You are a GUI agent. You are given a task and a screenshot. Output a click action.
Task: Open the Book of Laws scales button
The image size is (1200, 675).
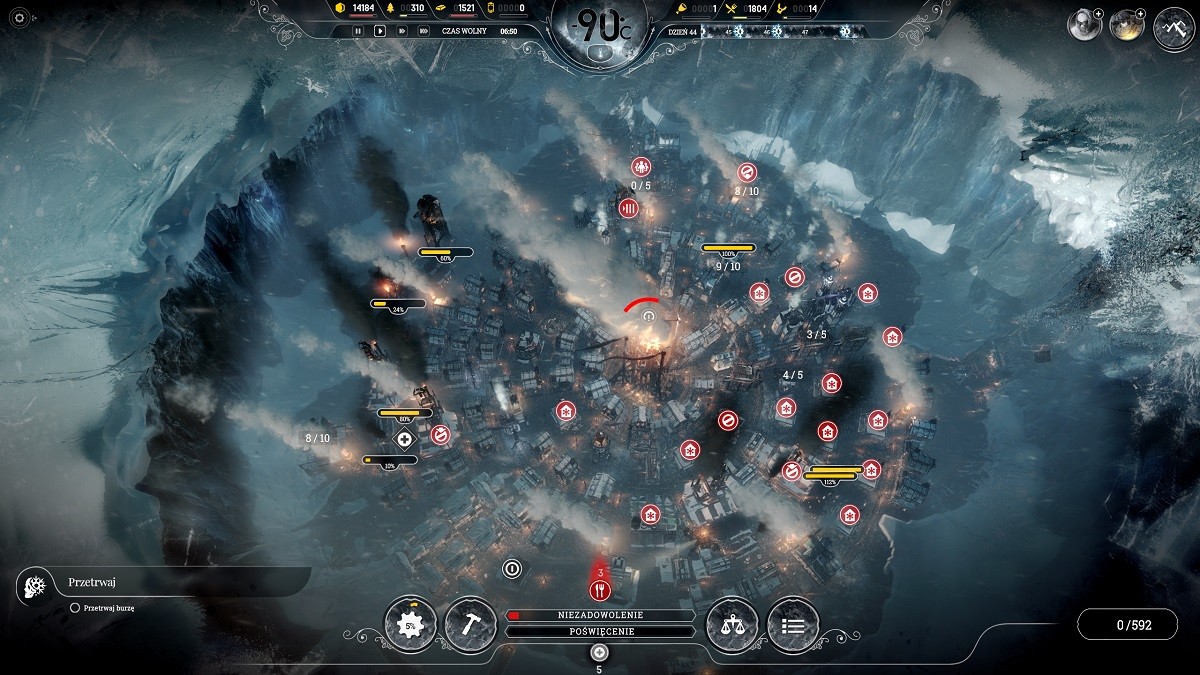pyautogui.click(x=732, y=626)
